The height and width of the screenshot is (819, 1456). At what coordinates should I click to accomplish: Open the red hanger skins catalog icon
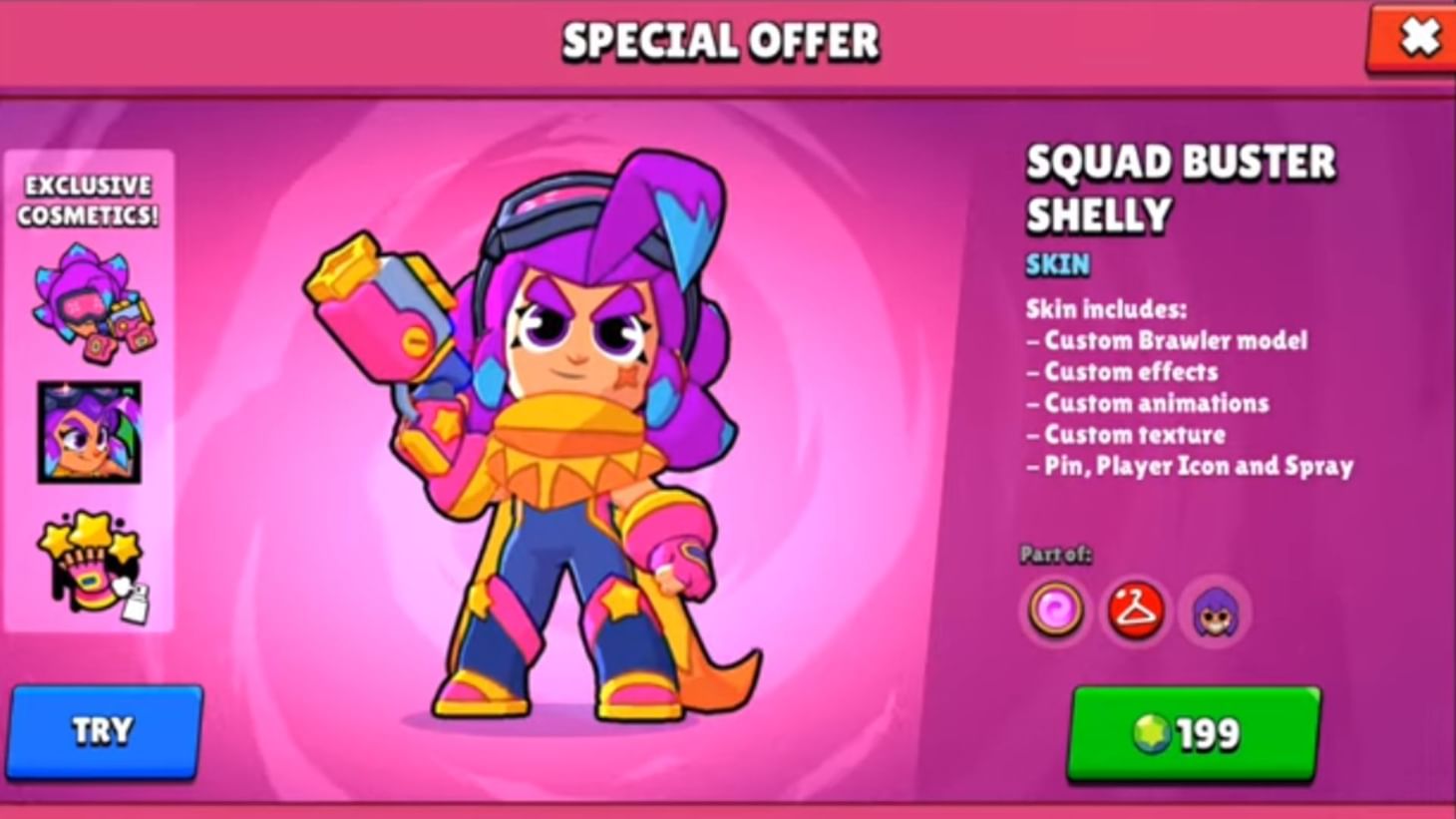coord(1133,611)
